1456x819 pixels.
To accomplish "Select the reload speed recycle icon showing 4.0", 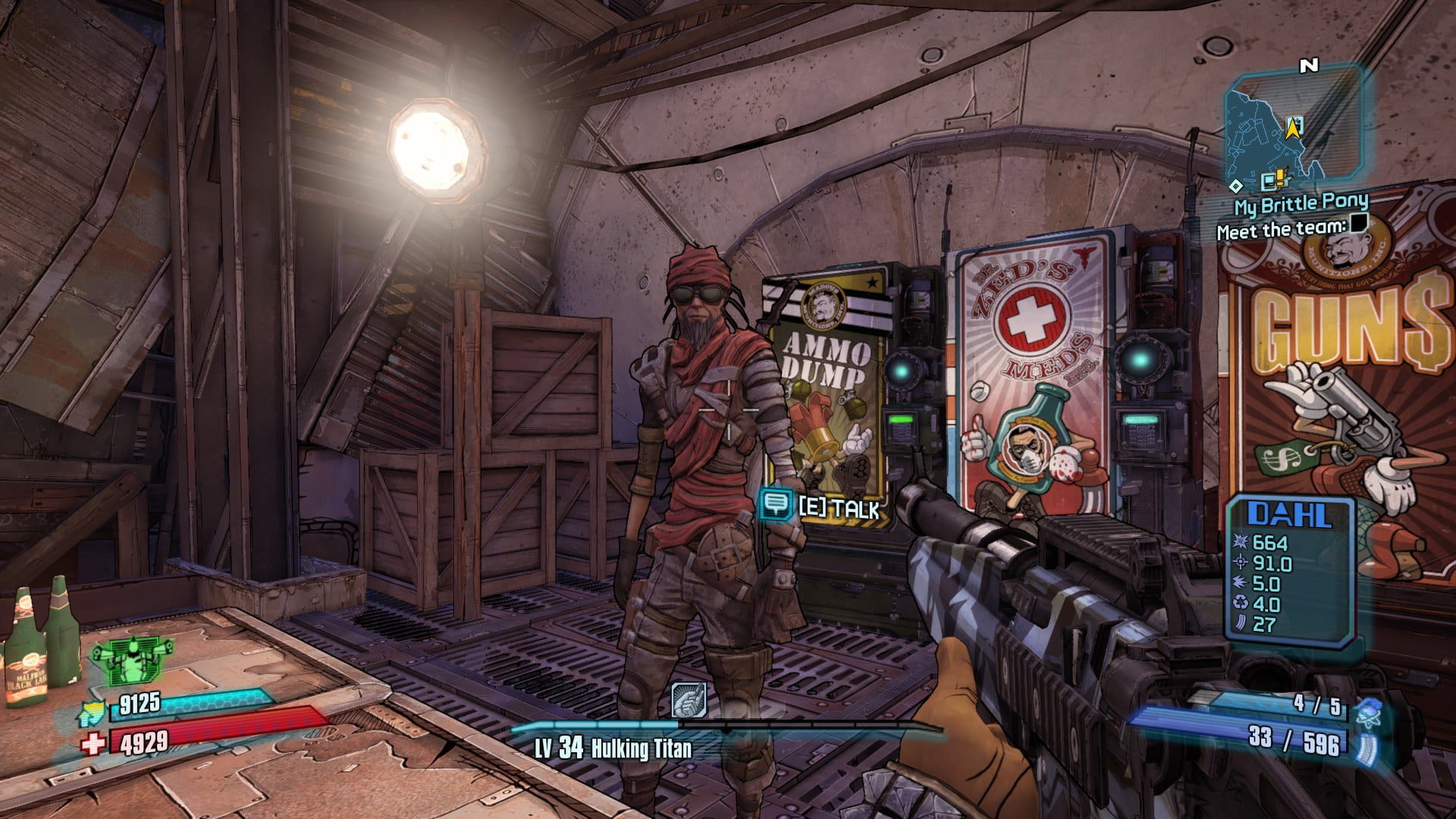I will point(1240,604).
